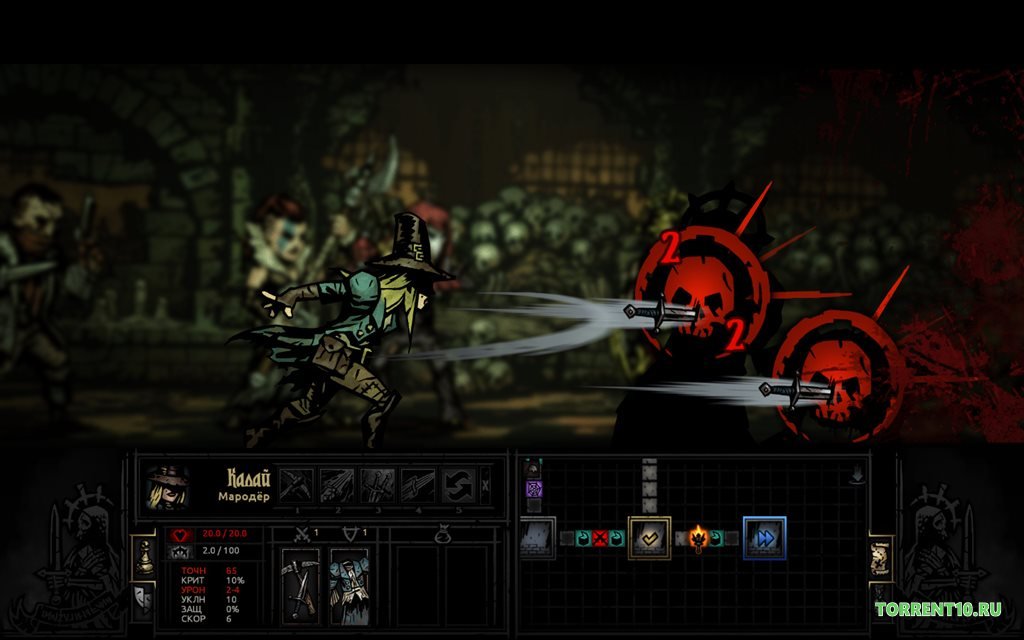Viewport: 1024px width, 640px height.
Task: Select the grey room left of corridor
Action: [x=536, y=537]
